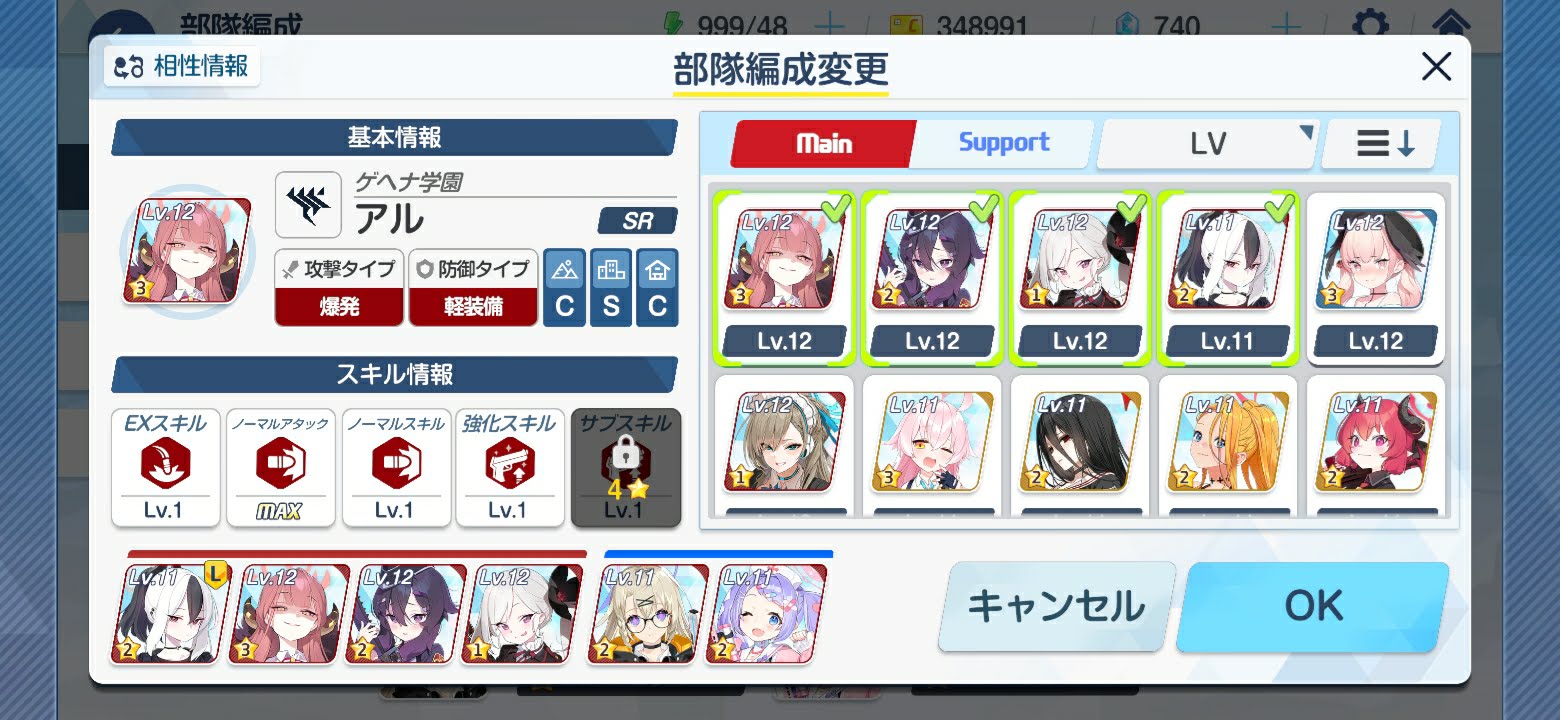
Task: Open the 相性情報 compatibility panel
Action: pos(181,67)
